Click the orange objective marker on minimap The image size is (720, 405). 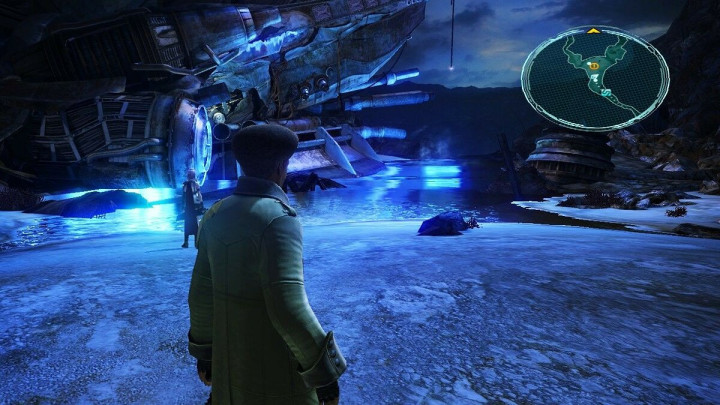coord(594,66)
